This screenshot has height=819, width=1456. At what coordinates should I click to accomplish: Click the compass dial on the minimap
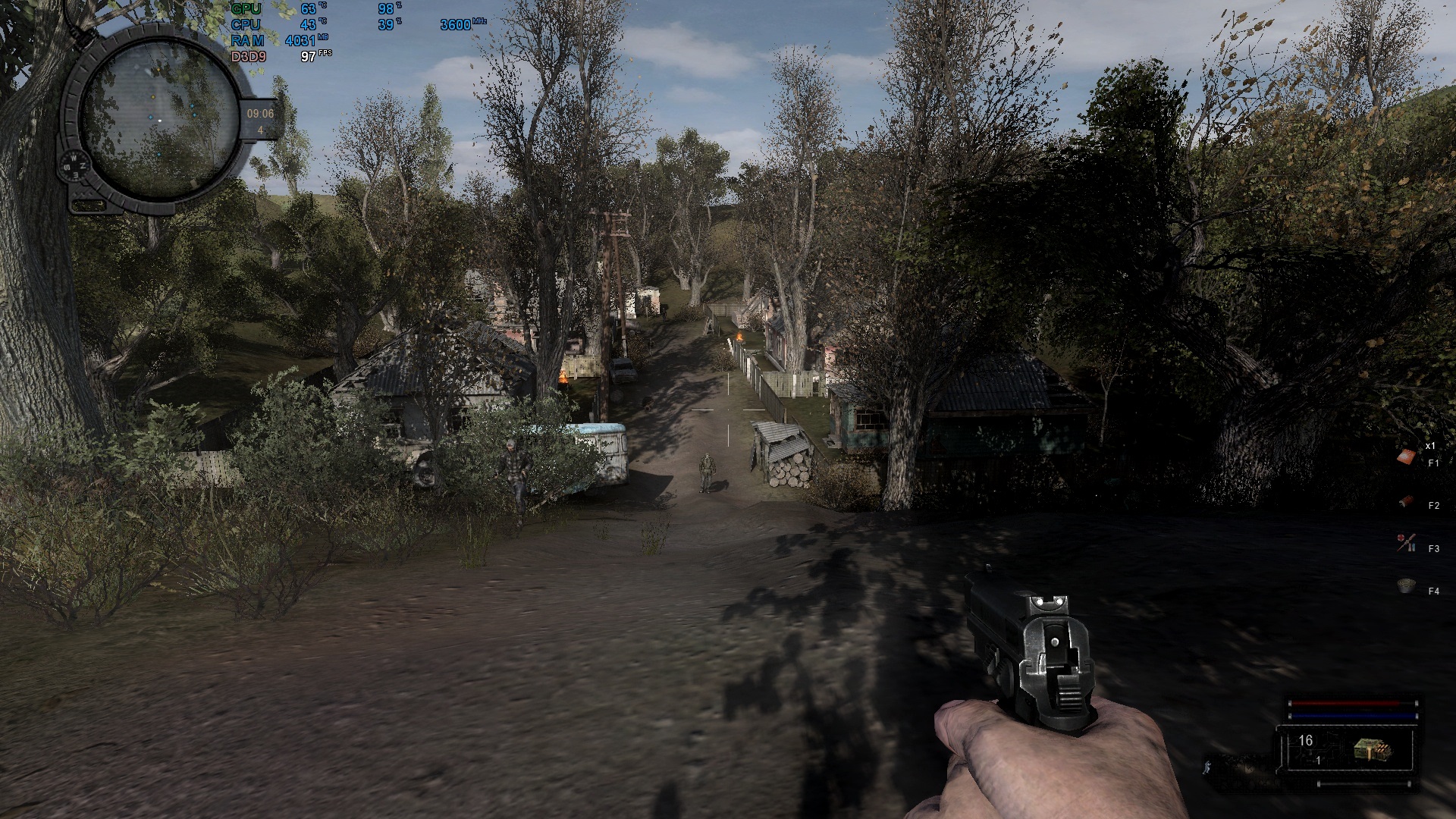coord(76,164)
